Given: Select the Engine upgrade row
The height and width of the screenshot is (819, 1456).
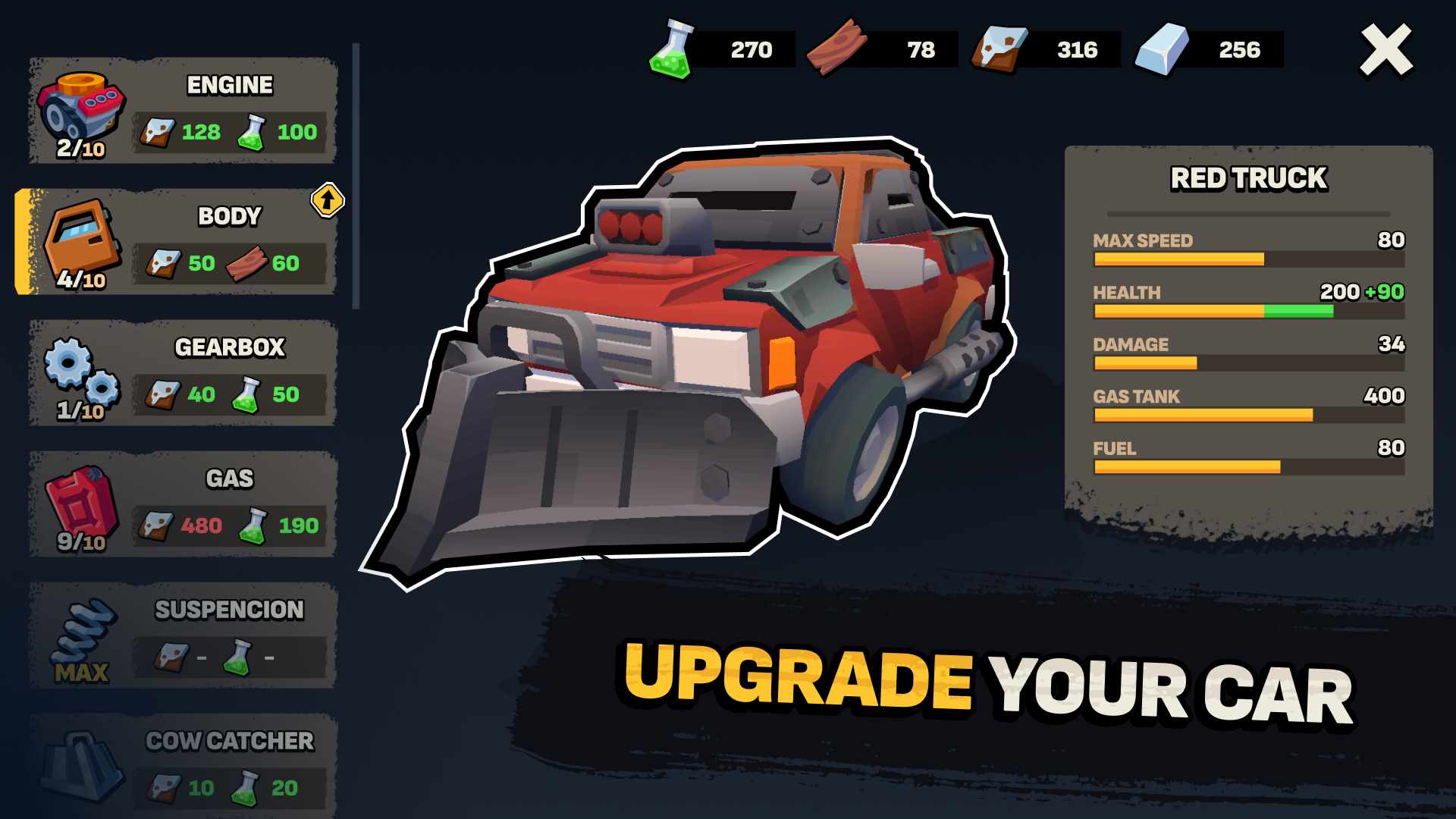Looking at the screenshot, I should pyautogui.click(x=183, y=111).
